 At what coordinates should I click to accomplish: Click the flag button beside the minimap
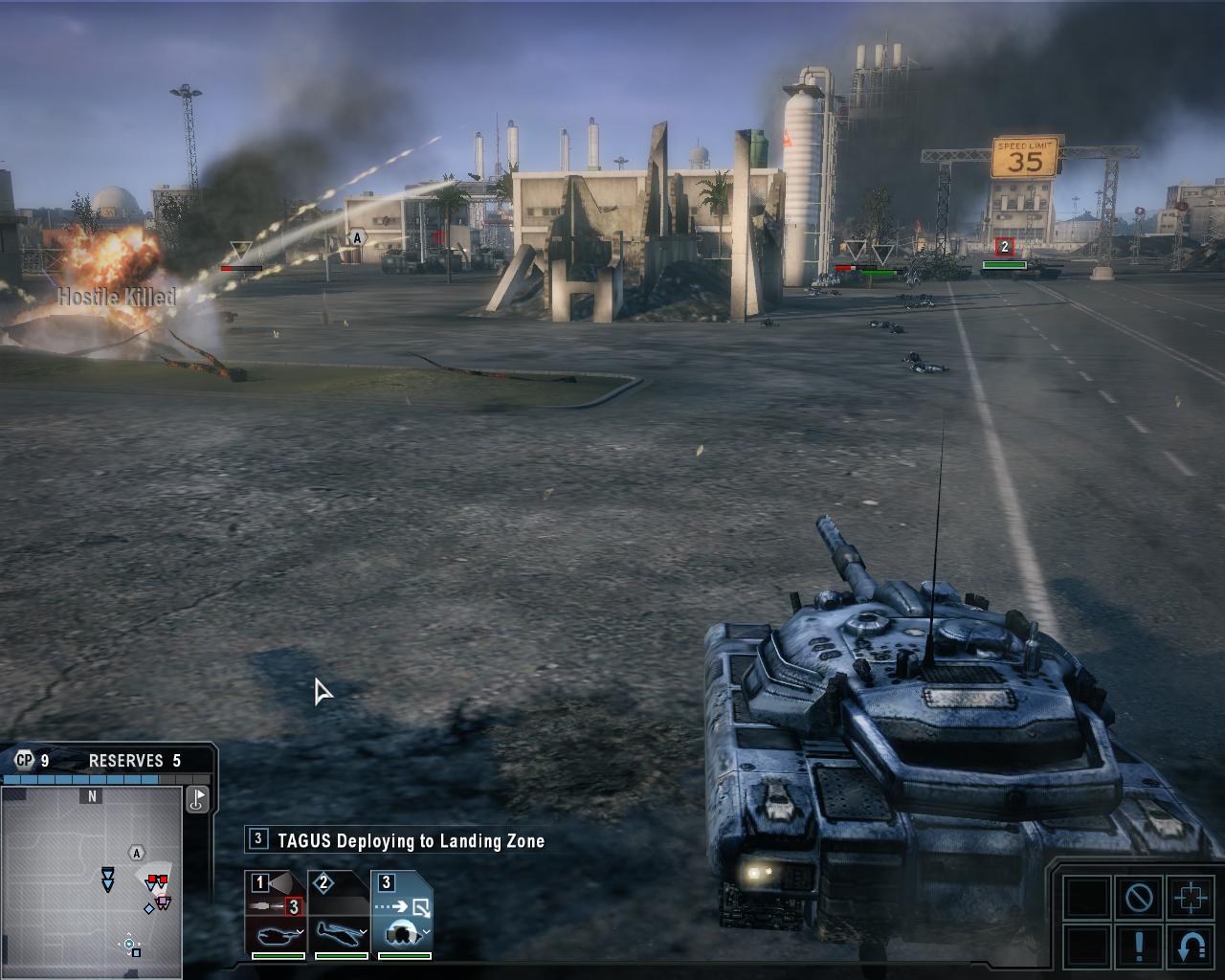point(197,799)
